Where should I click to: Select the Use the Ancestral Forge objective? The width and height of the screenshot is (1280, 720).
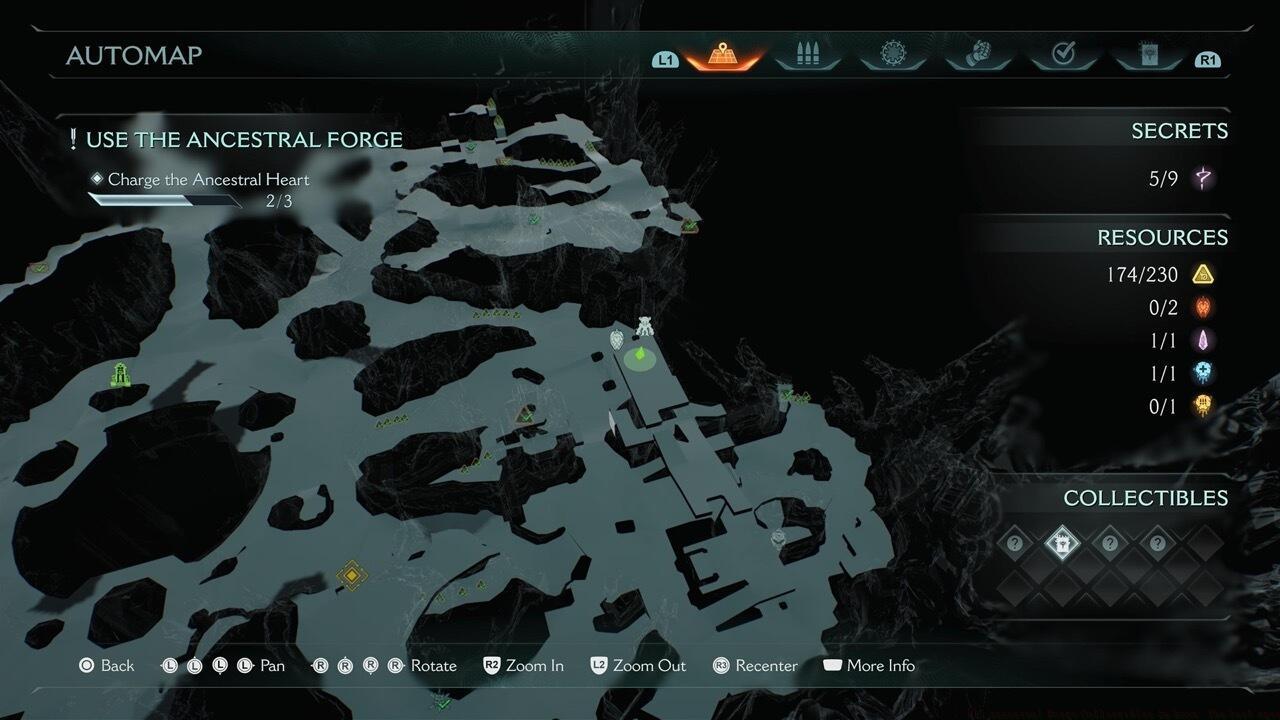pyautogui.click(x=243, y=140)
